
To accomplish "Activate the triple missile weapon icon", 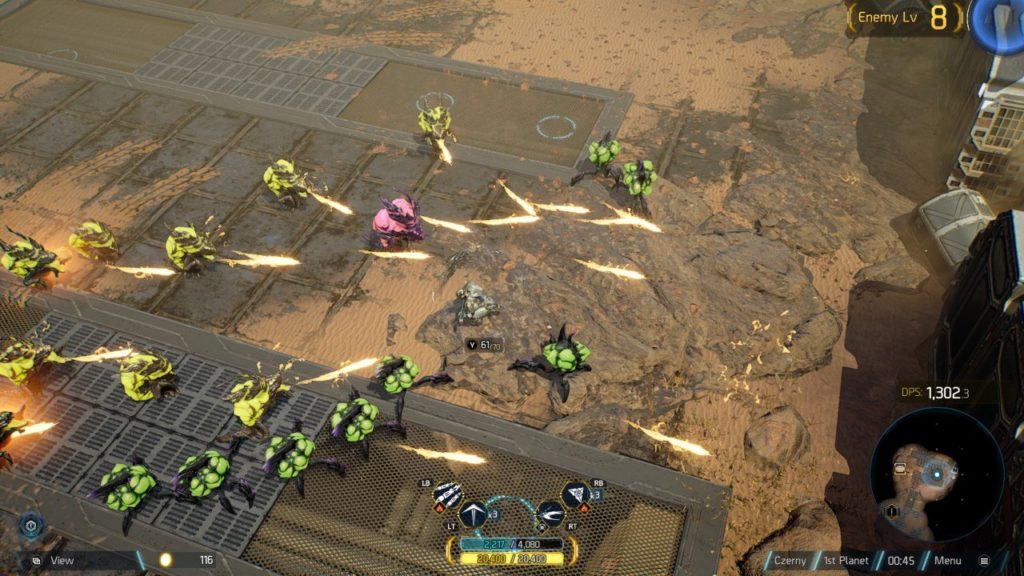I will [449, 496].
